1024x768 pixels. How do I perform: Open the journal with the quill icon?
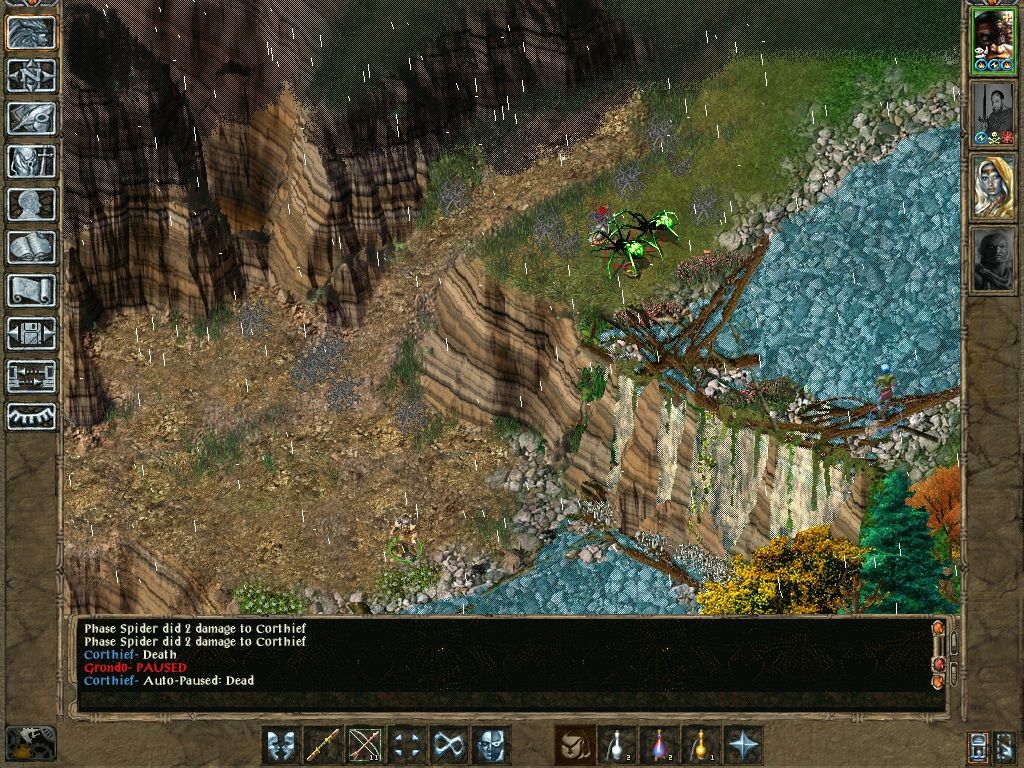point(31,118)
